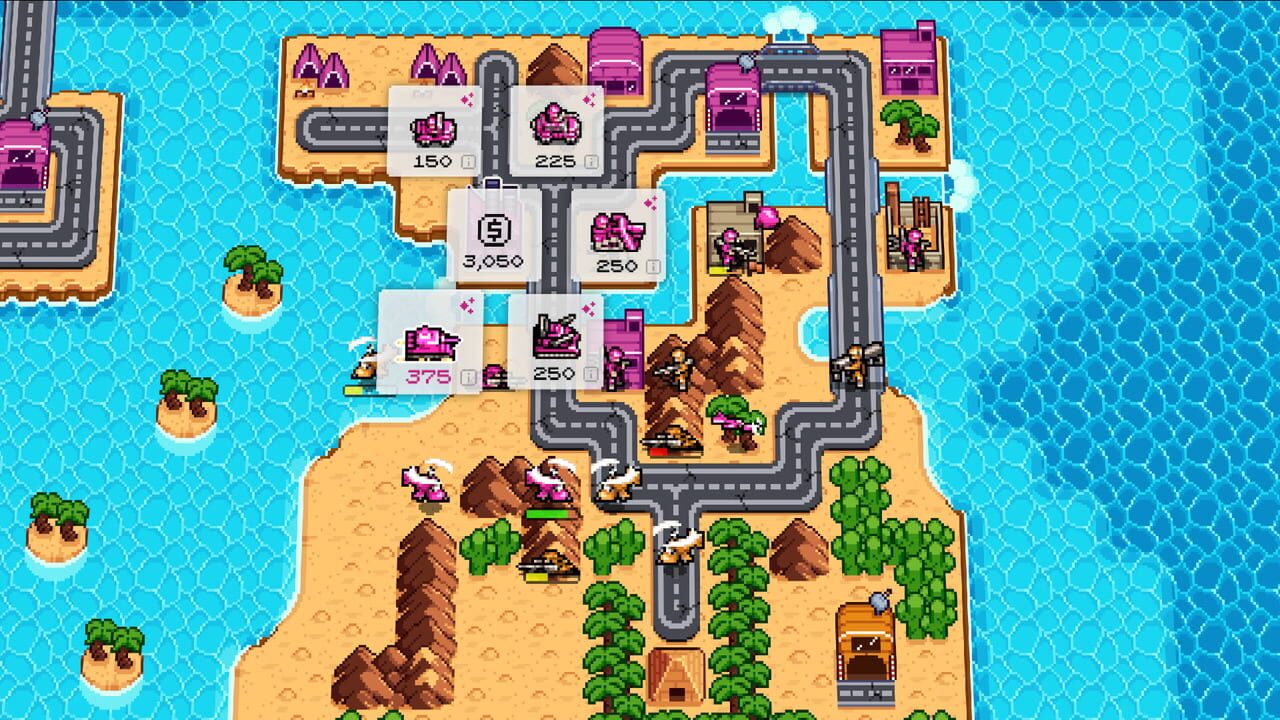Image resolution: width=1280 pixels, height=720 pixels.
Task: Open info on the 250 rocket launcher card
Action: tap(652, 264)
